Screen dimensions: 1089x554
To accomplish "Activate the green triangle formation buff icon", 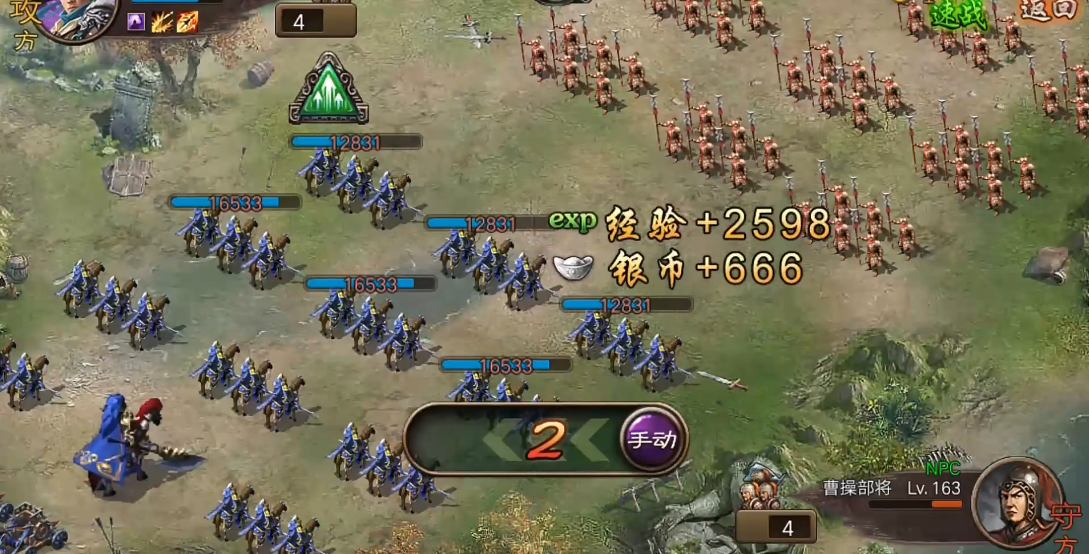I will click(x=329, y=91).
